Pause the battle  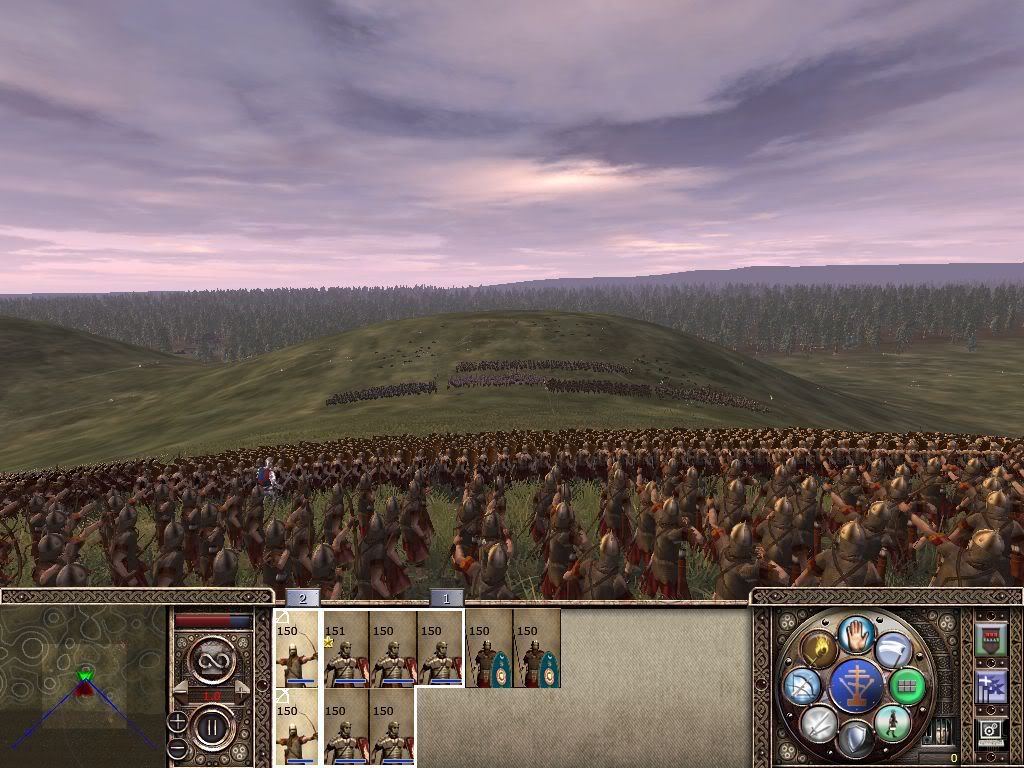(x=213, y=727)
